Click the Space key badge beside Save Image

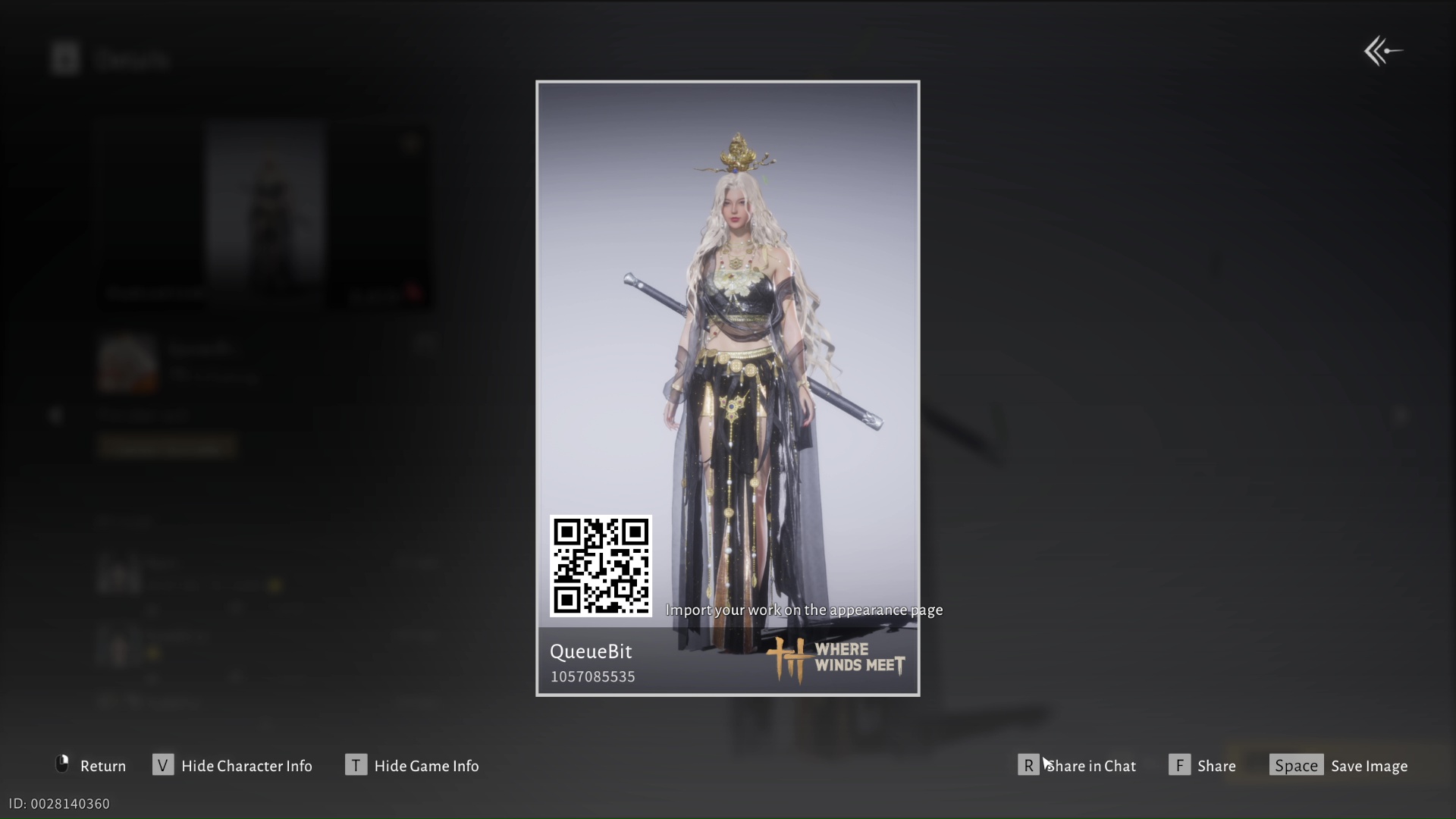click(x=1296, y=765)
